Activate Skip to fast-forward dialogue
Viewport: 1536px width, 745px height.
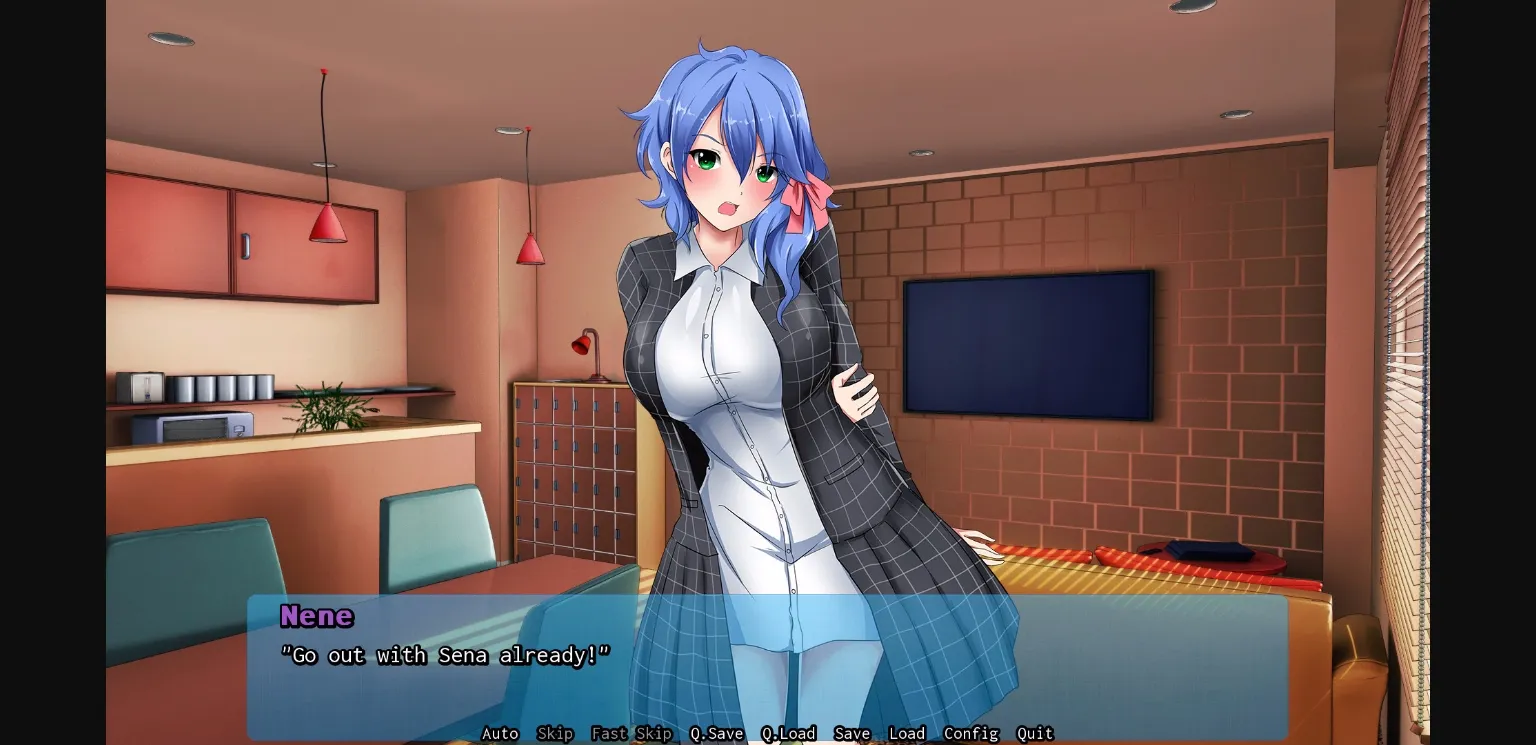555,733
